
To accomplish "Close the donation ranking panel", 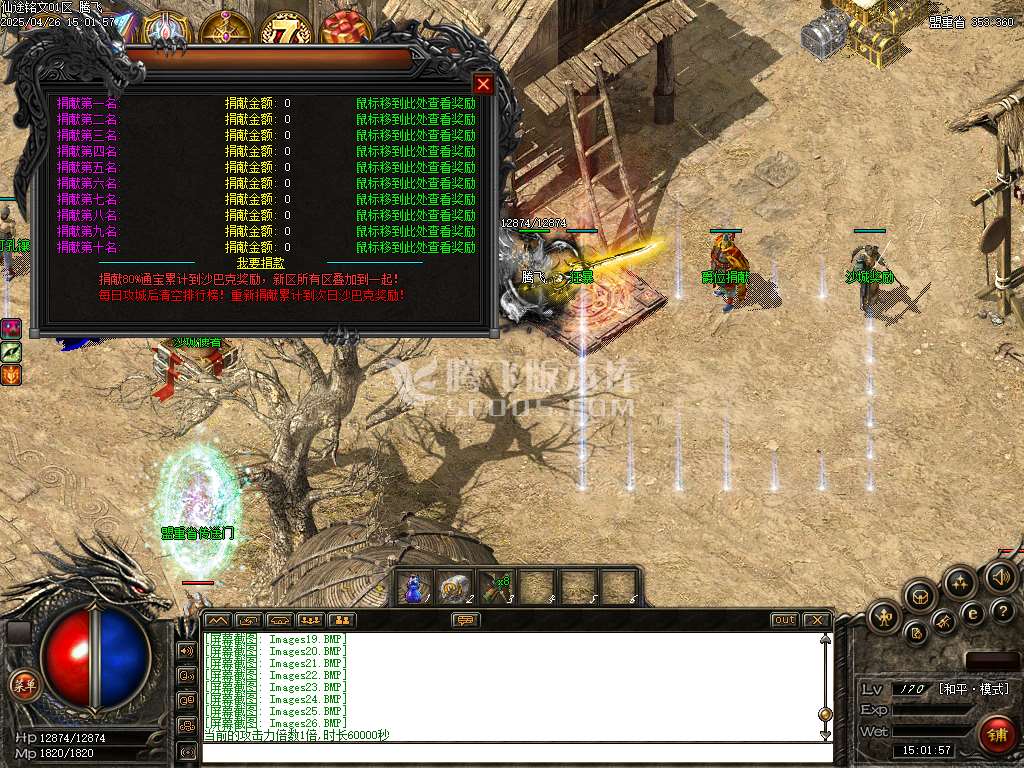I will point(483,84).
